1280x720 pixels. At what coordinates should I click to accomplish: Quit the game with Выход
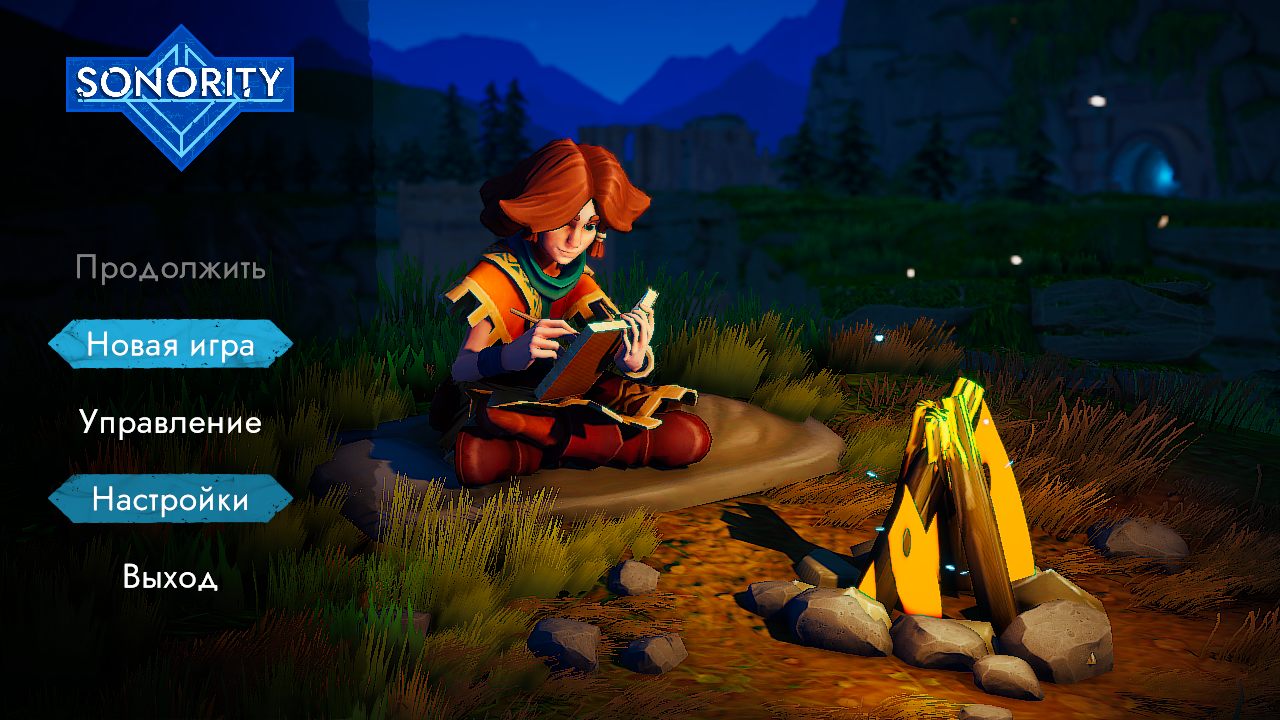[x=170, y=577]
